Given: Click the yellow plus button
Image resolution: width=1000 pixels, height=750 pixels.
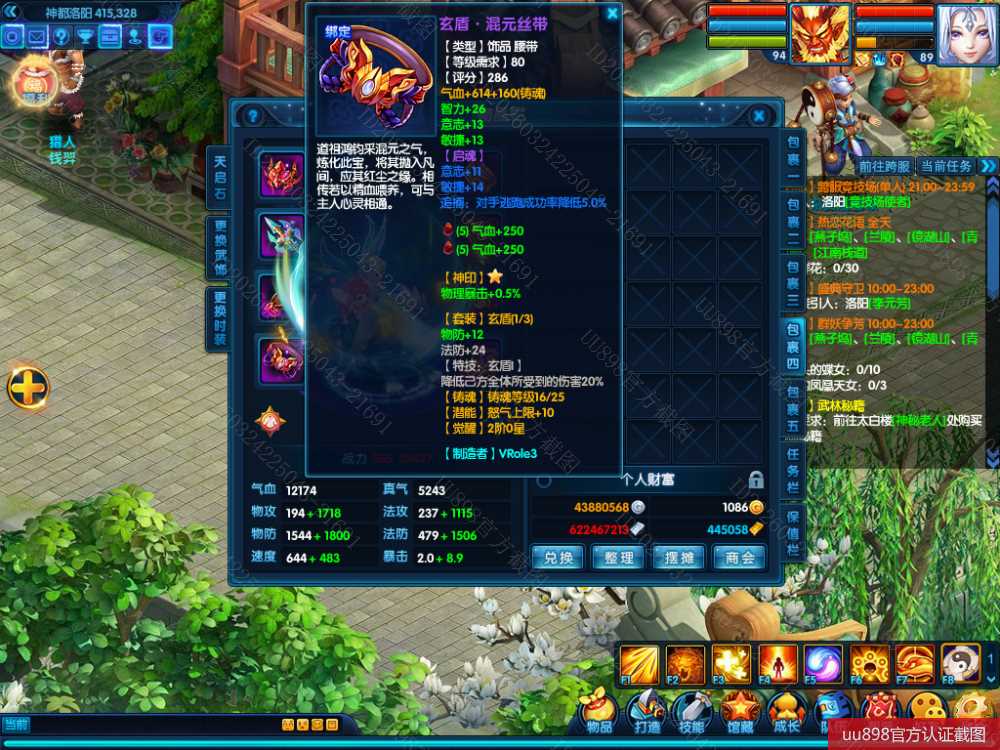Looking at the screenshot, I should pyautogui.click(x=28, y=388).
